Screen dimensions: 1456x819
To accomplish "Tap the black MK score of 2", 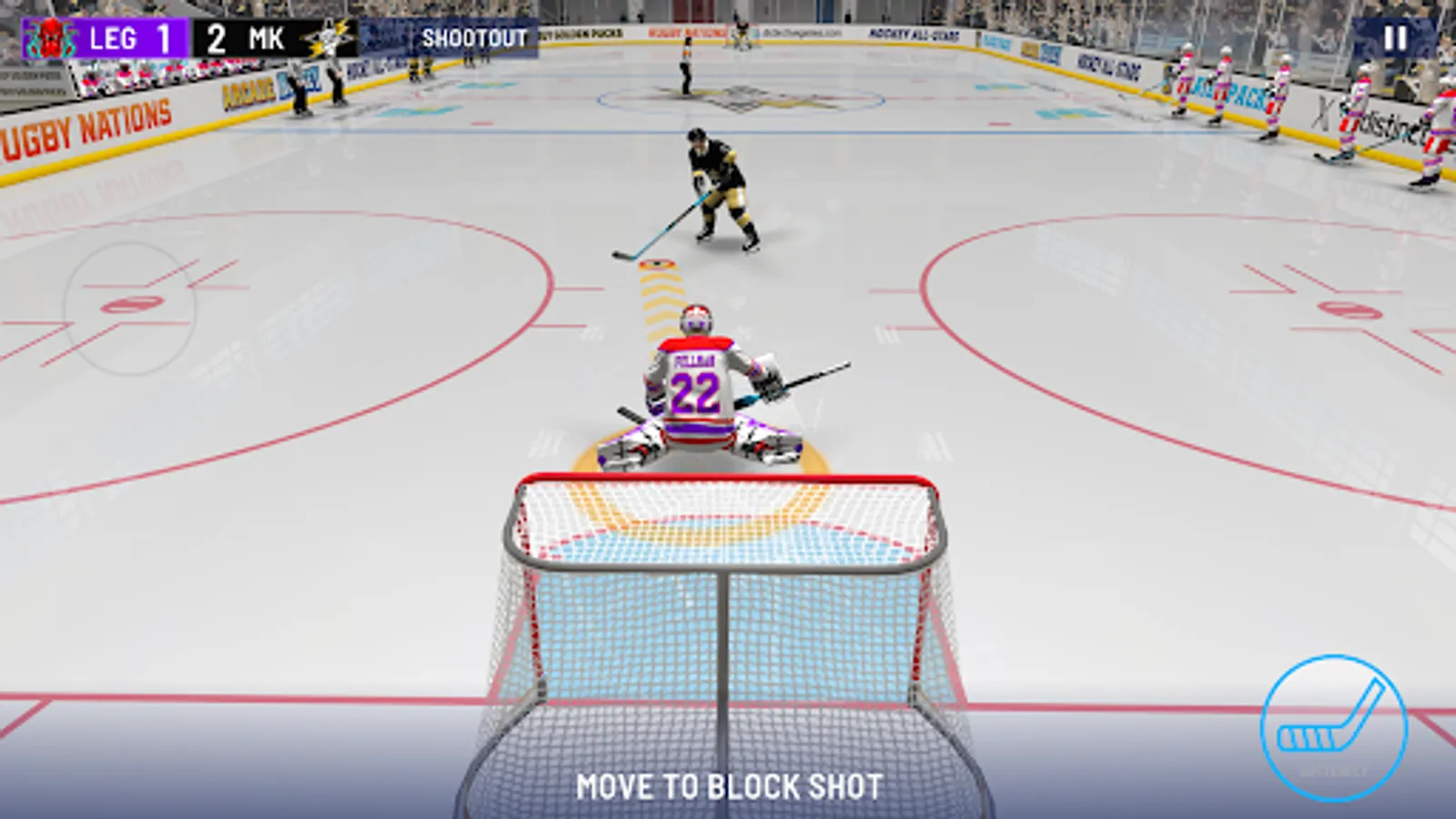I will [x=215, y=38].
